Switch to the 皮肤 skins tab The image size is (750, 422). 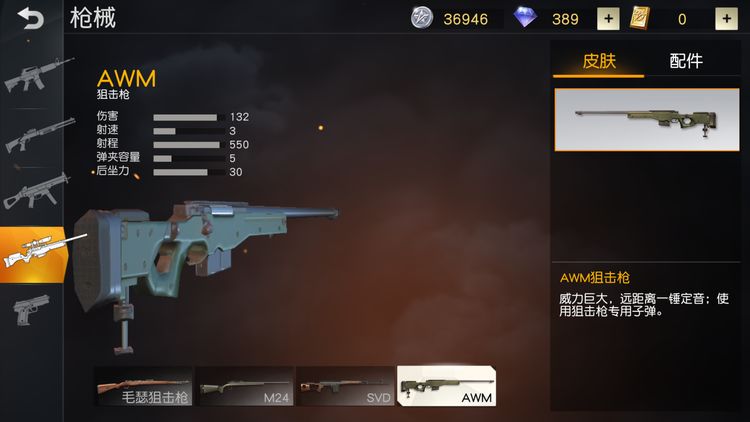point(598,61)
